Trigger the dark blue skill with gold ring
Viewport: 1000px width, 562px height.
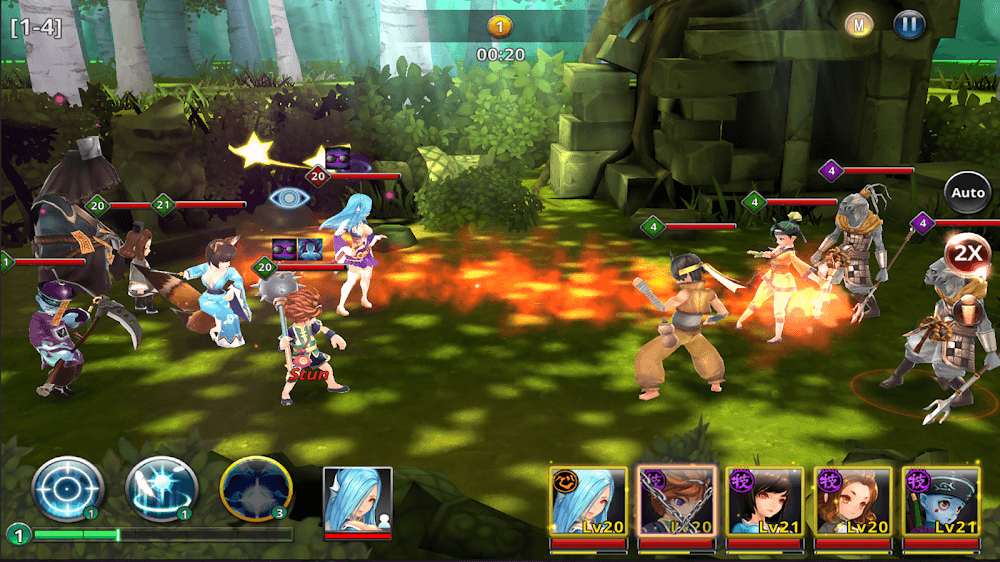[256, 489]
